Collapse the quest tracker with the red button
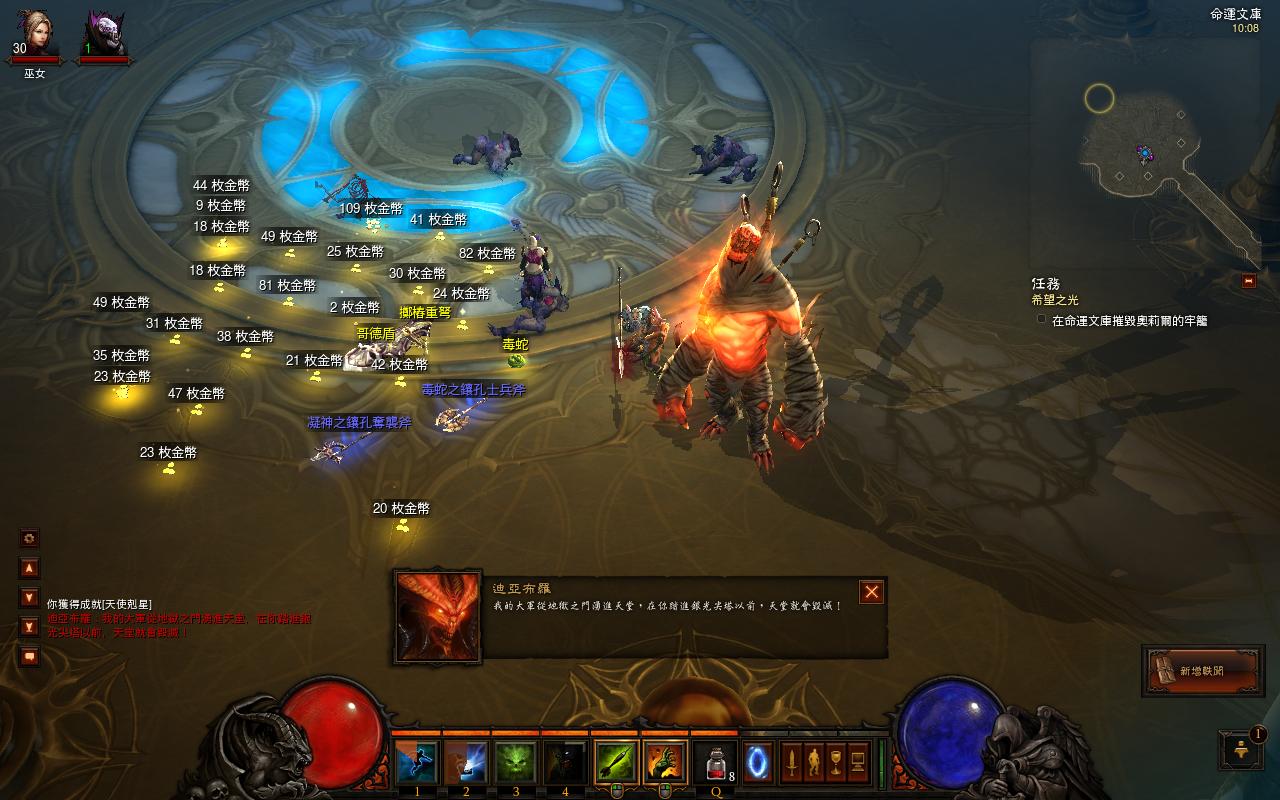The image size is (1280, 800). tap(1248, 281)
